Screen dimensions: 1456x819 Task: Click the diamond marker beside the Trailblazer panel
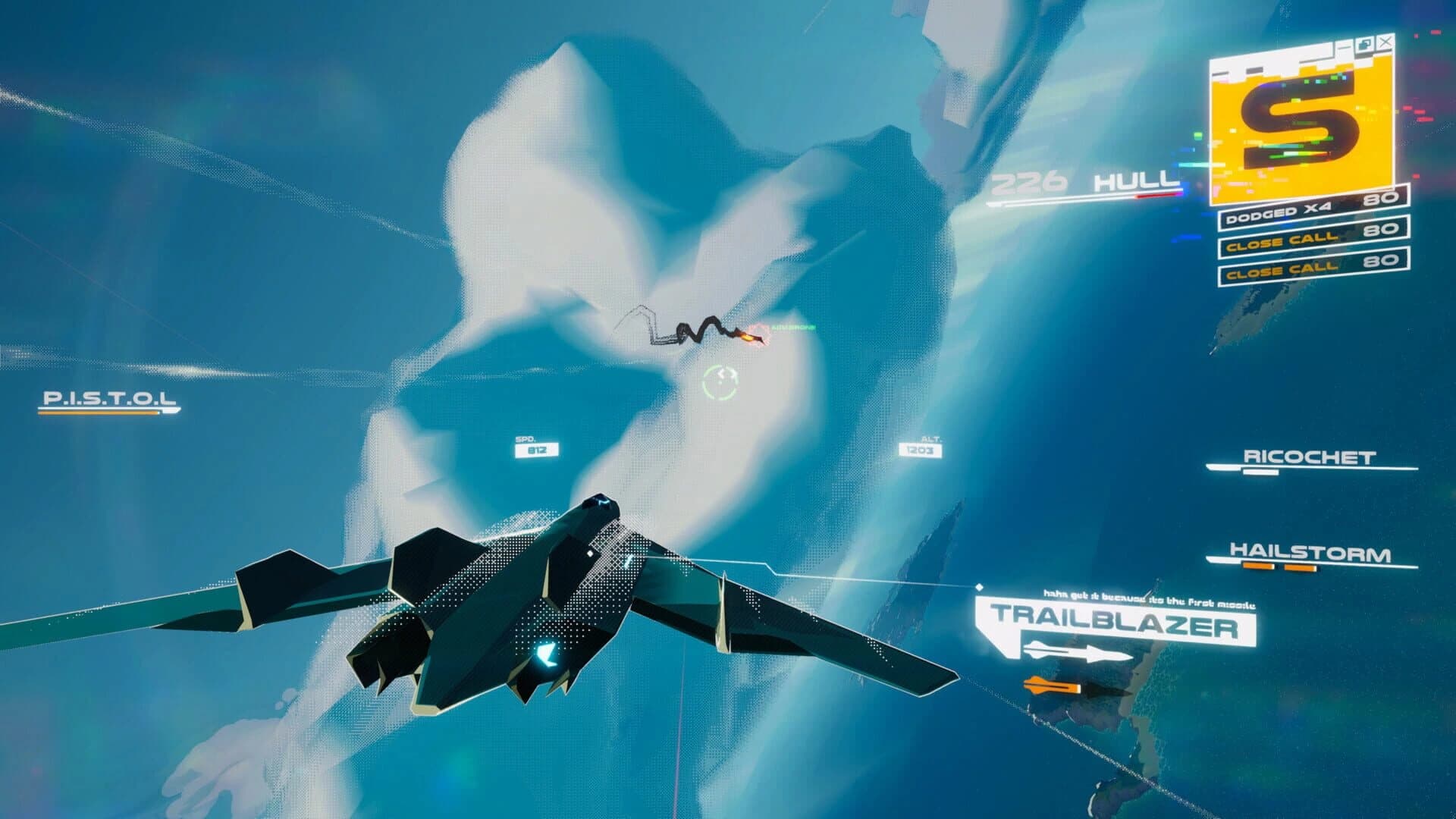coord(980,586)
